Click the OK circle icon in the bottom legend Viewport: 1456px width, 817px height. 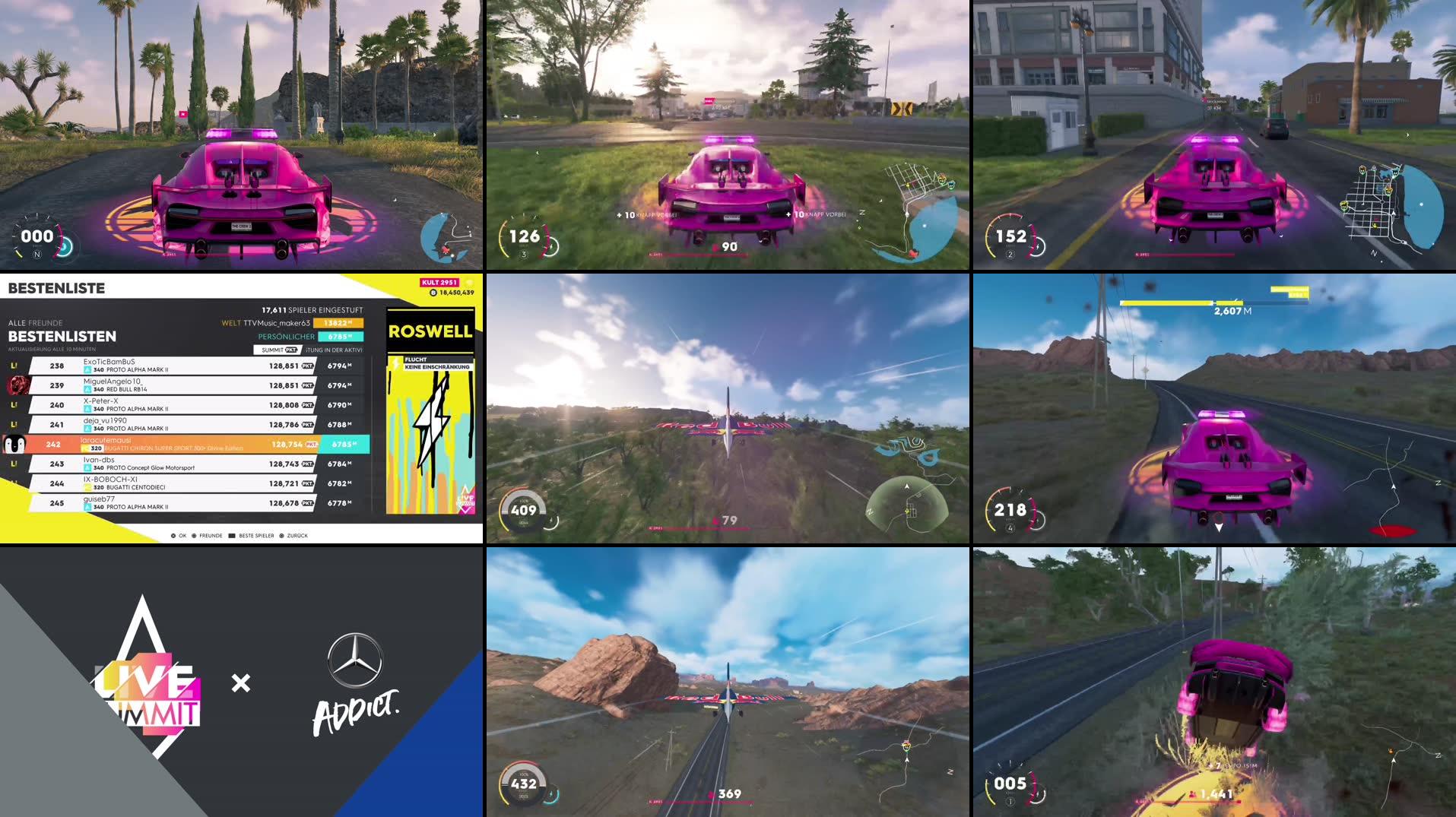pyautogui.click(x=173, y=535)
